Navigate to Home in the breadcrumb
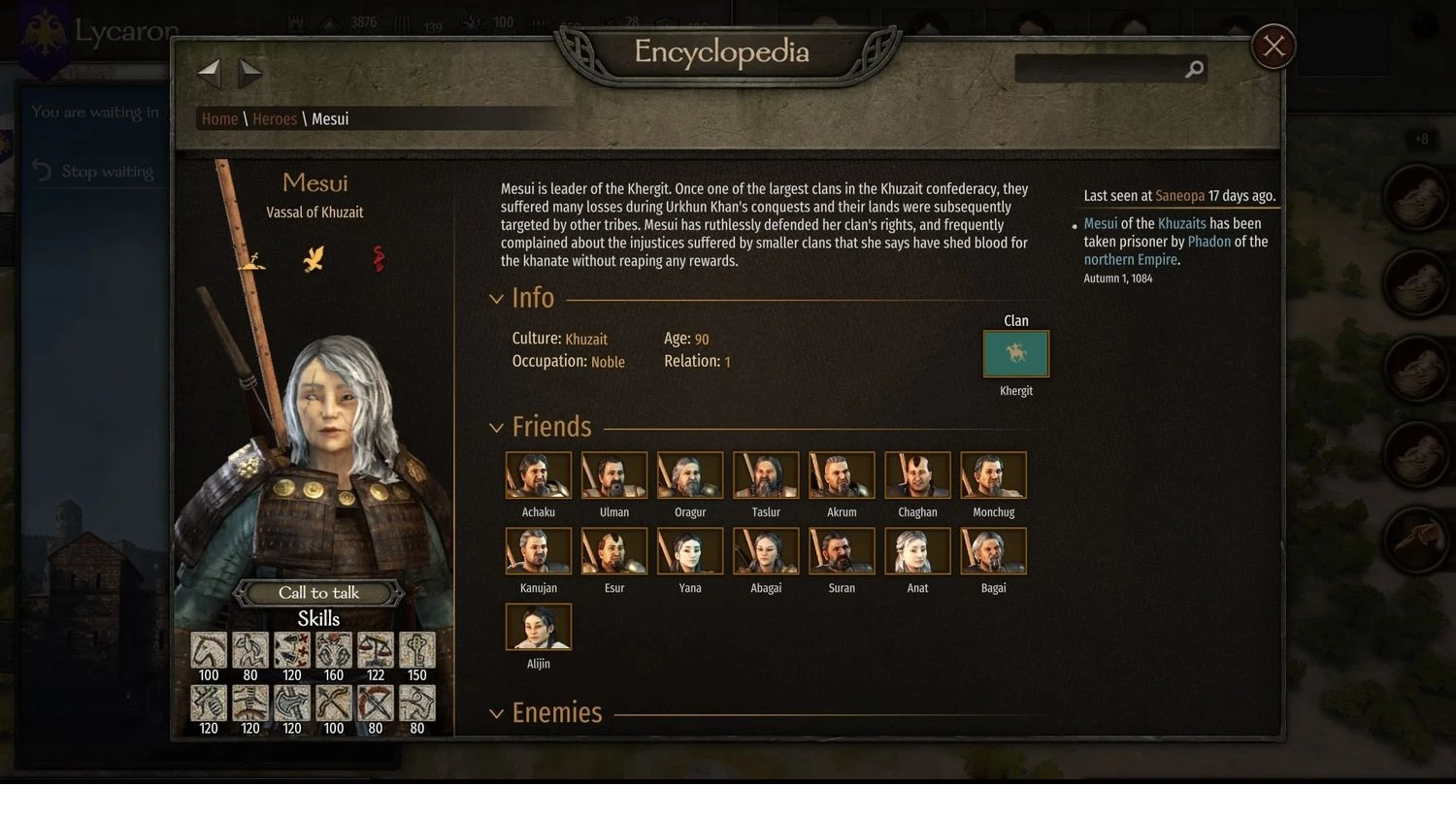1456x819 pixels. [x=218, y=118]
